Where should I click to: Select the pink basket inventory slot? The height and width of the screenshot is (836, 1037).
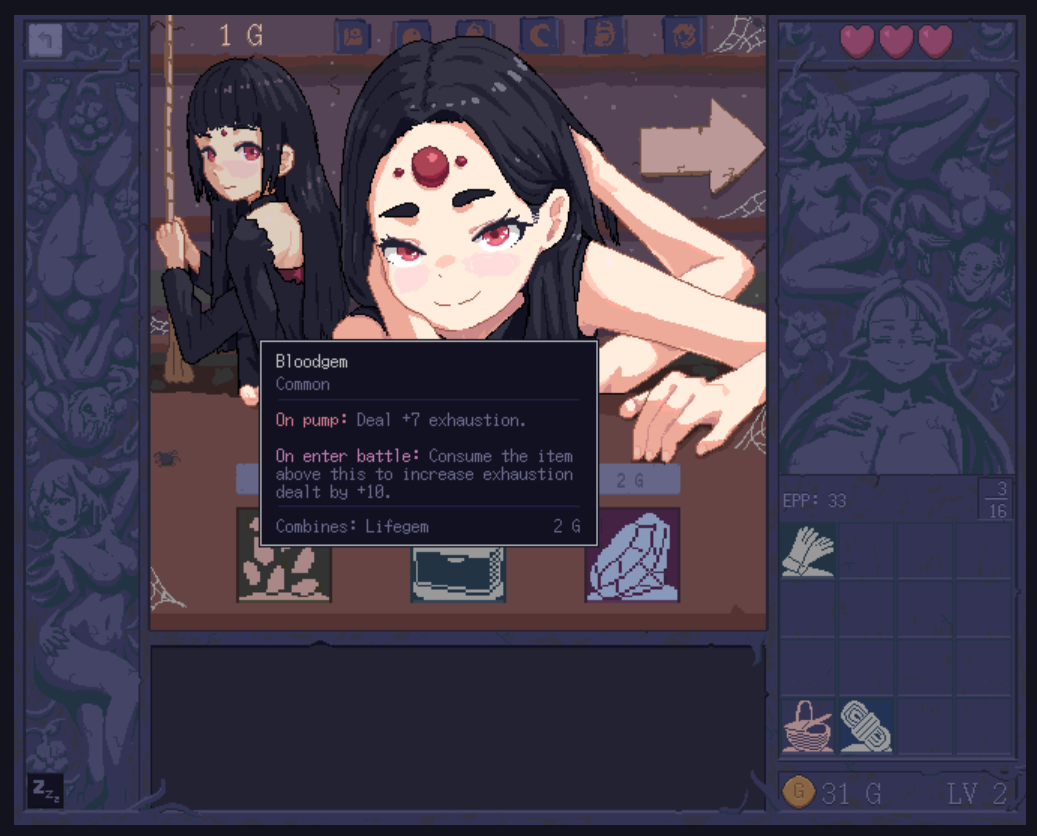point(808,726)
